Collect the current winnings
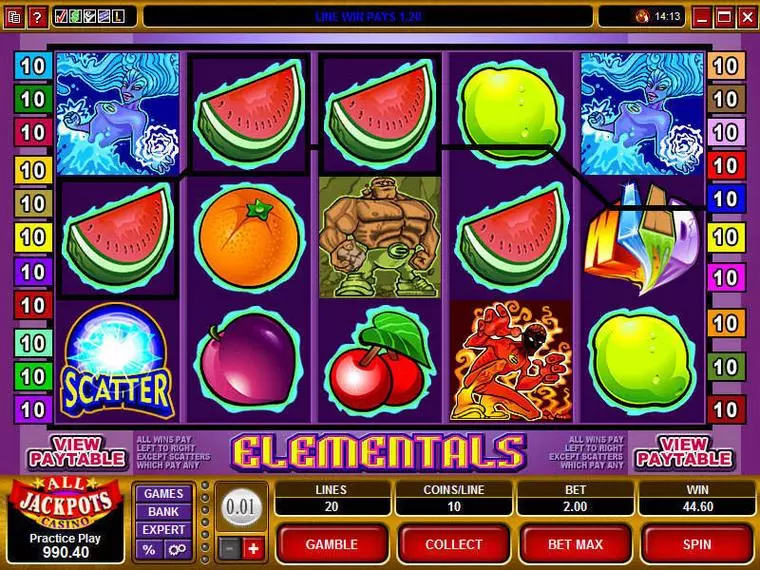 [x=453, y=544]
